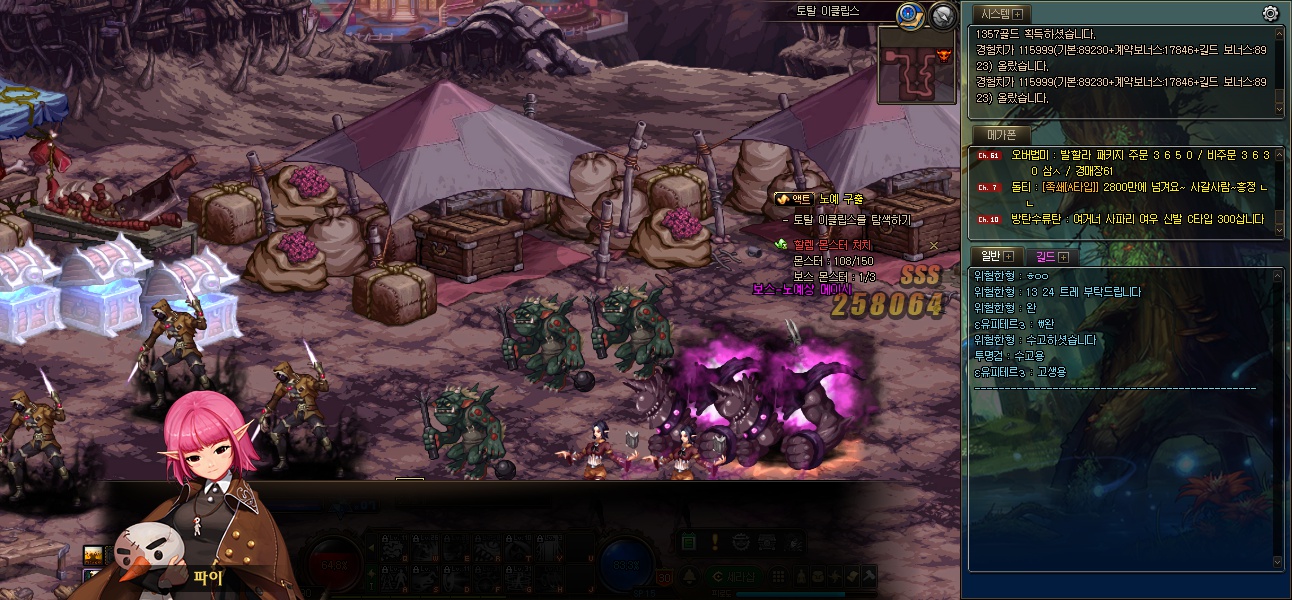Click the dungeon minimap
This screenshot has width=1292, height=600.
point(916,65)
